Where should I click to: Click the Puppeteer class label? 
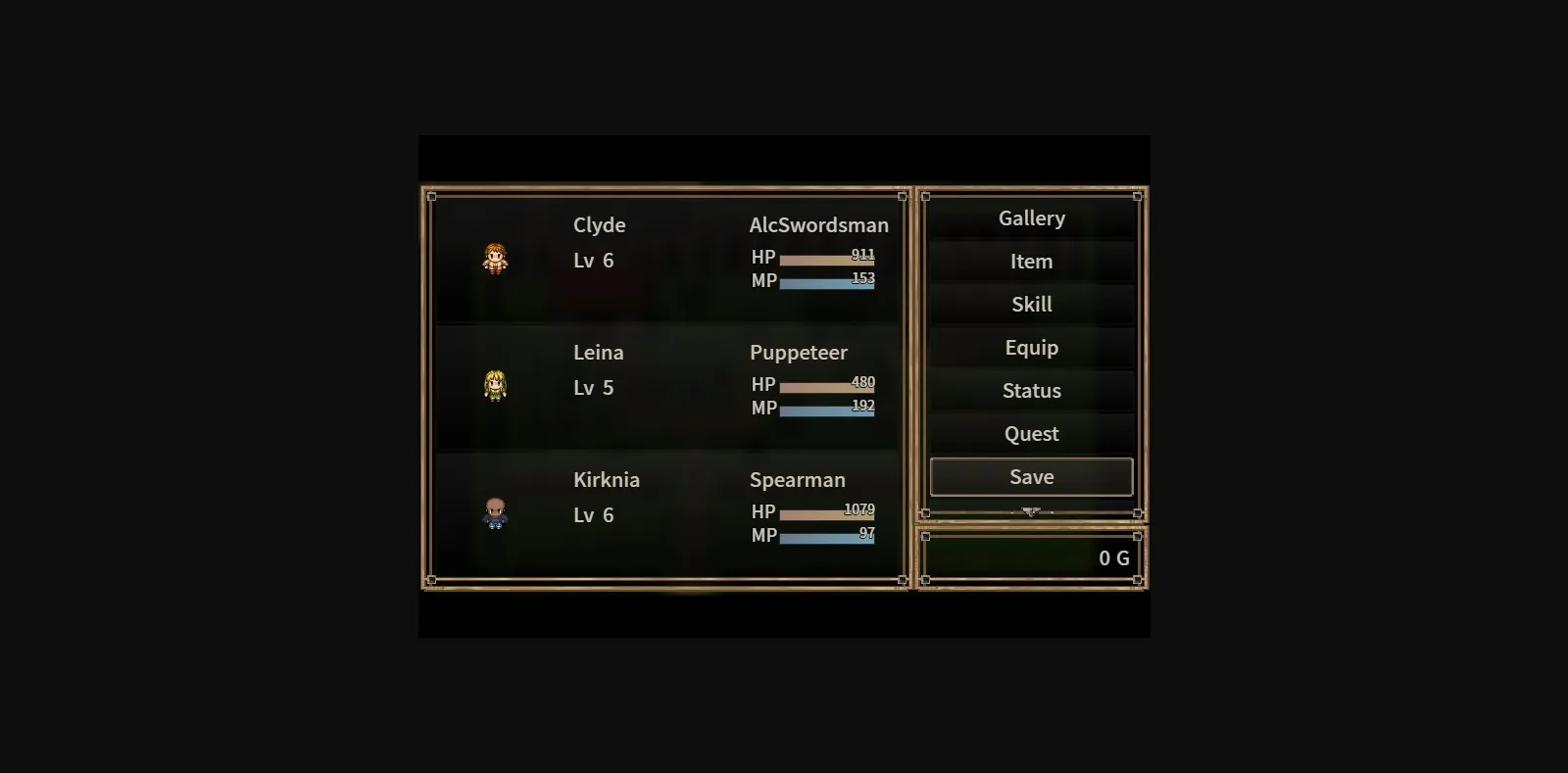[798, 352]
